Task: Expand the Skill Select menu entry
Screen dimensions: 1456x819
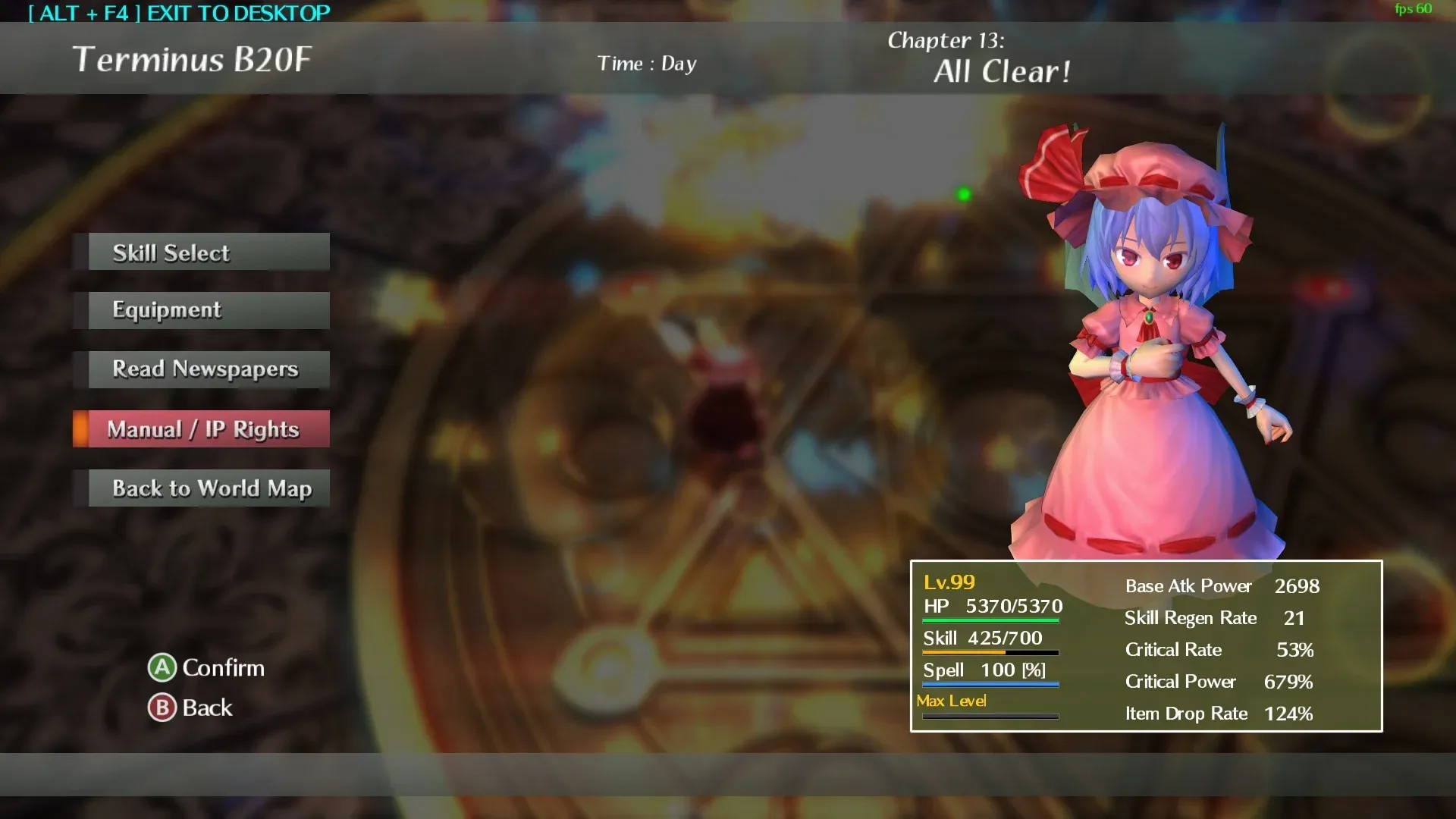Action: 200,252
